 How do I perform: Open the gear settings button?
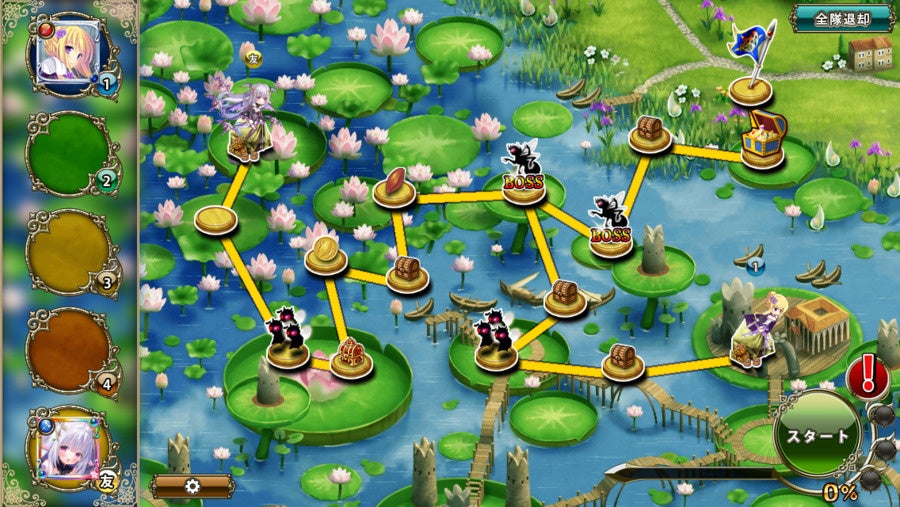click(x=193, y=486)
